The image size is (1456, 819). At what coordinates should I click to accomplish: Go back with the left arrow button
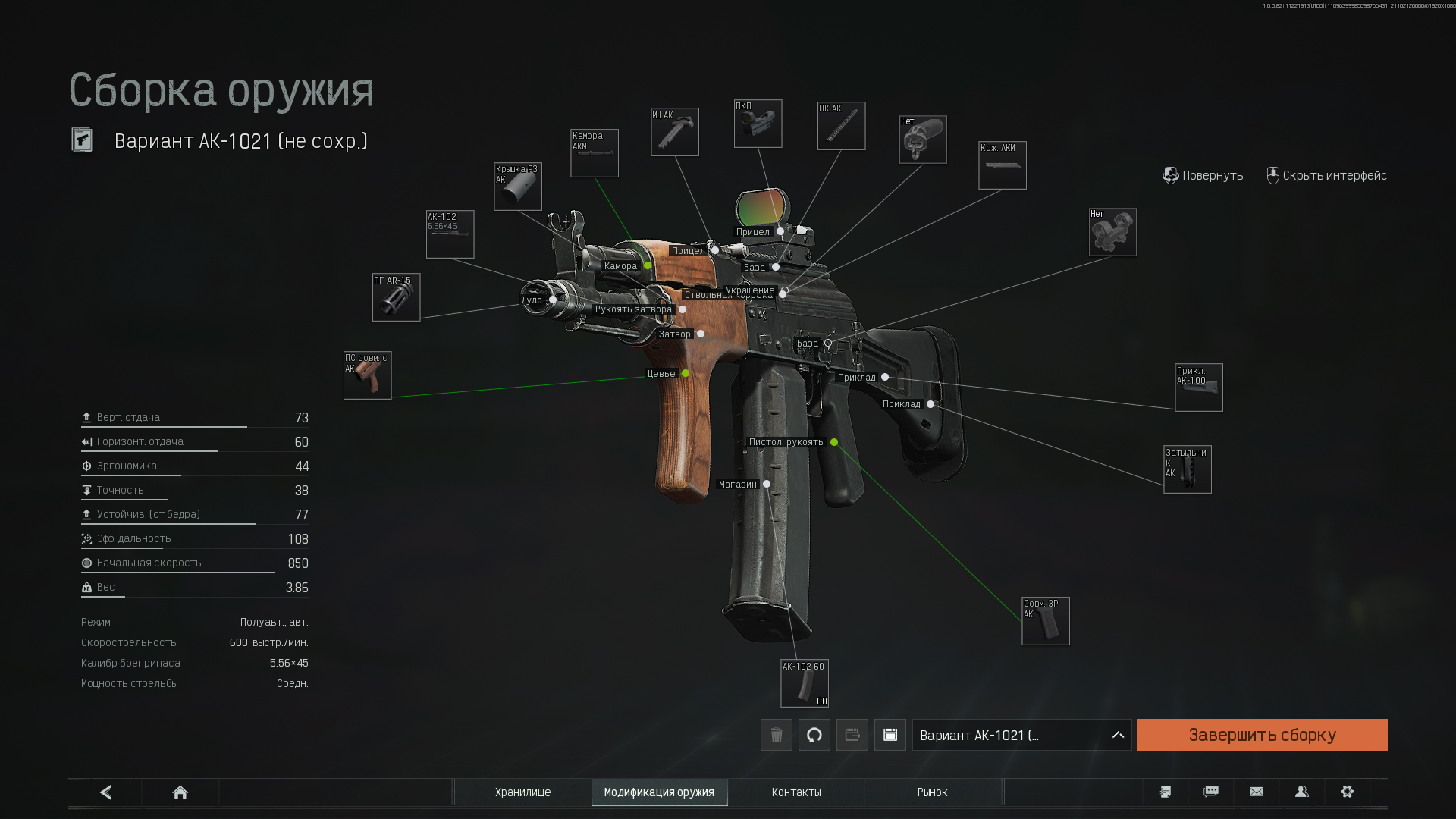tap(105, 792)
